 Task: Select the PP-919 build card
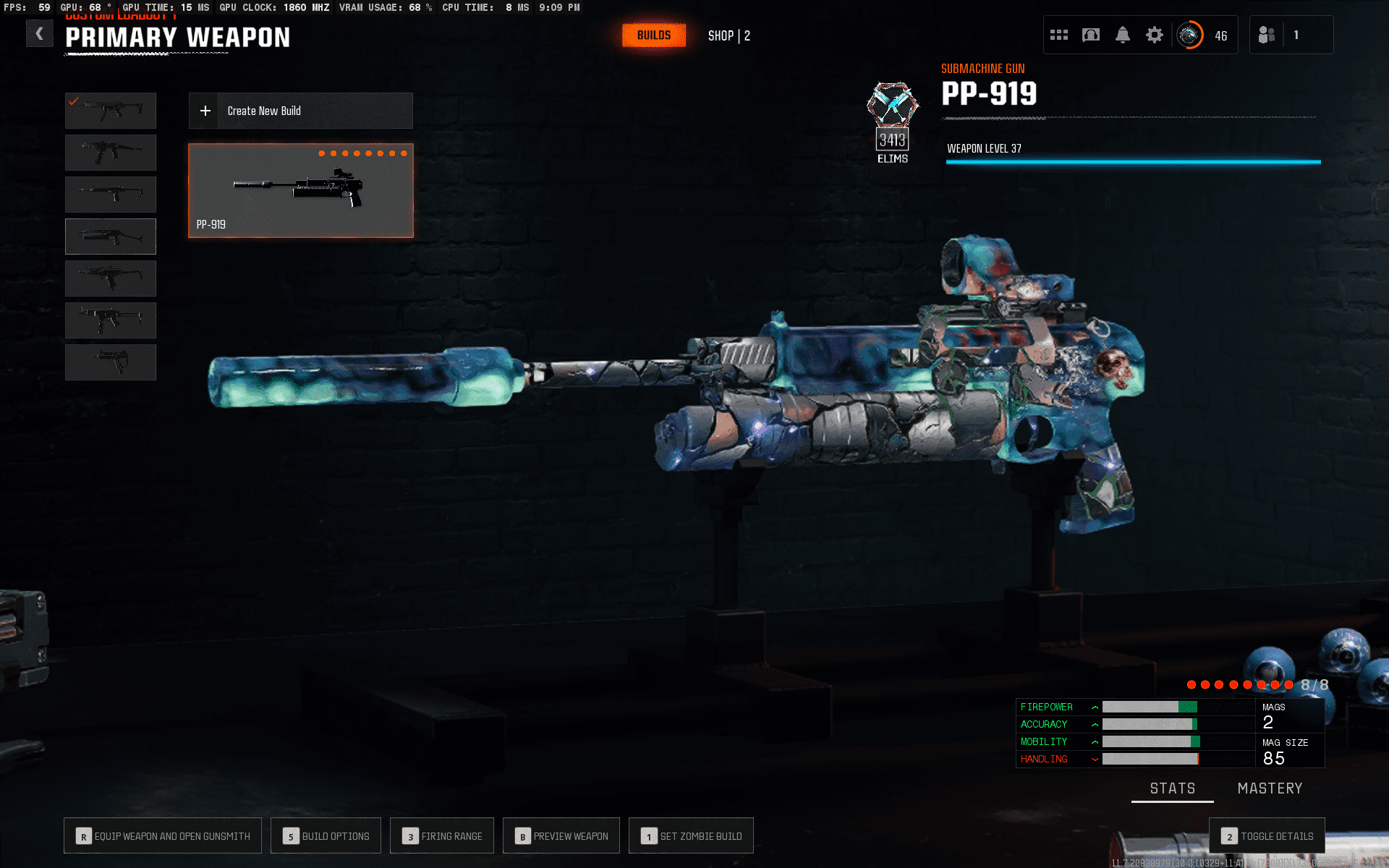pyautogui.click(x=301, y=191)
